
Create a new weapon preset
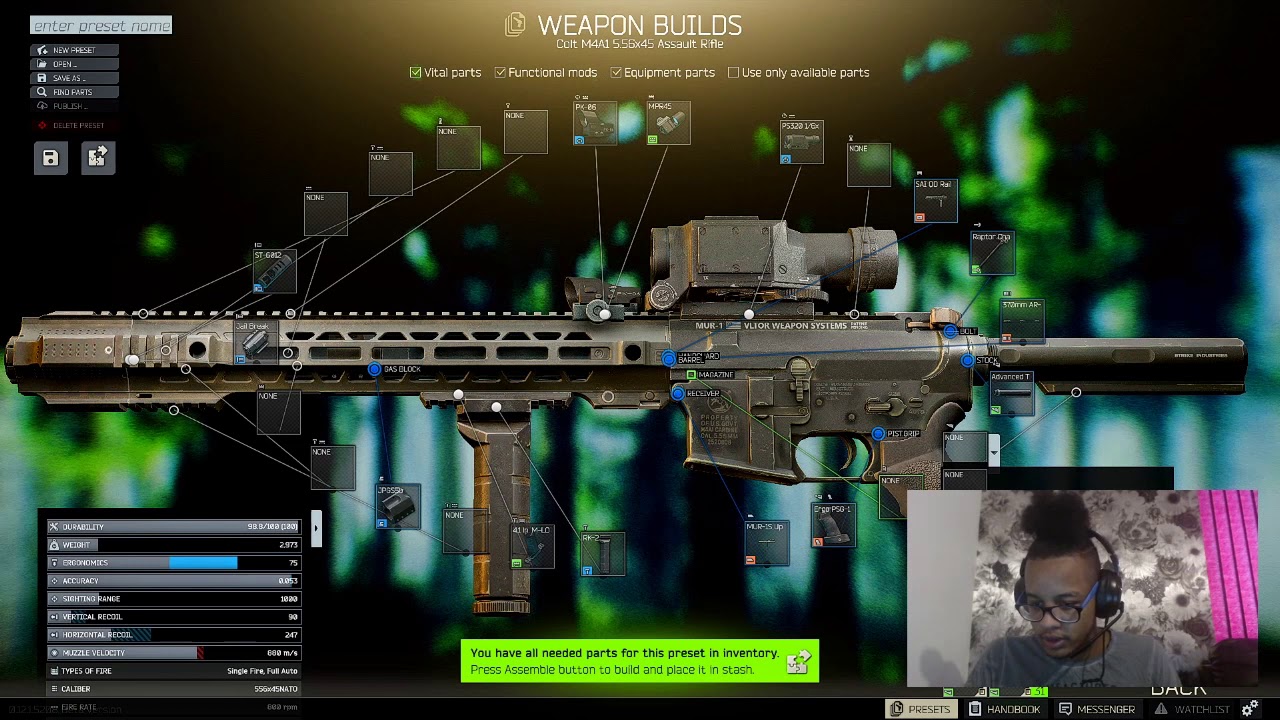(74, 50)
